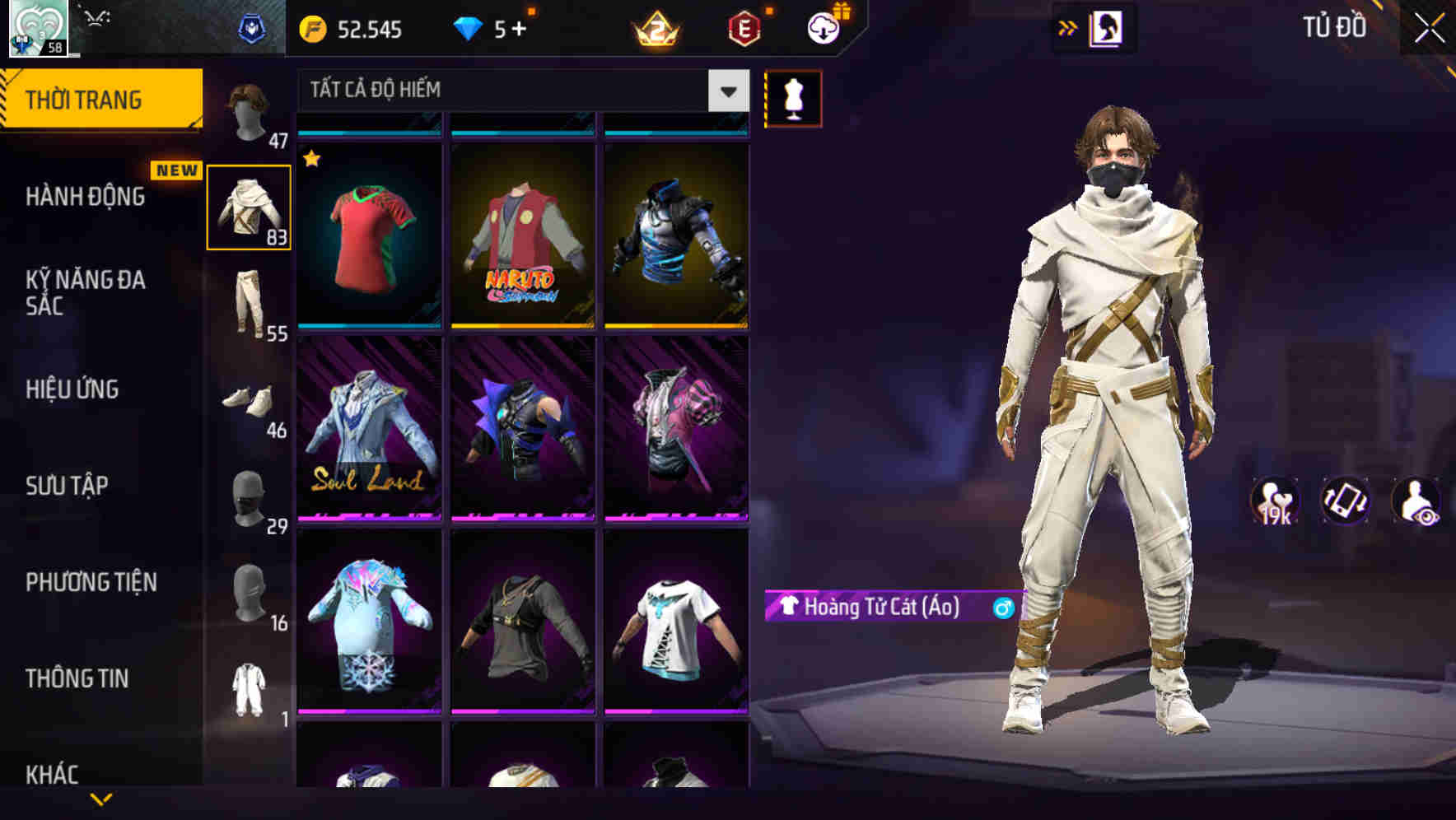Select the rank badge showing level 2

tap(653, 30)
